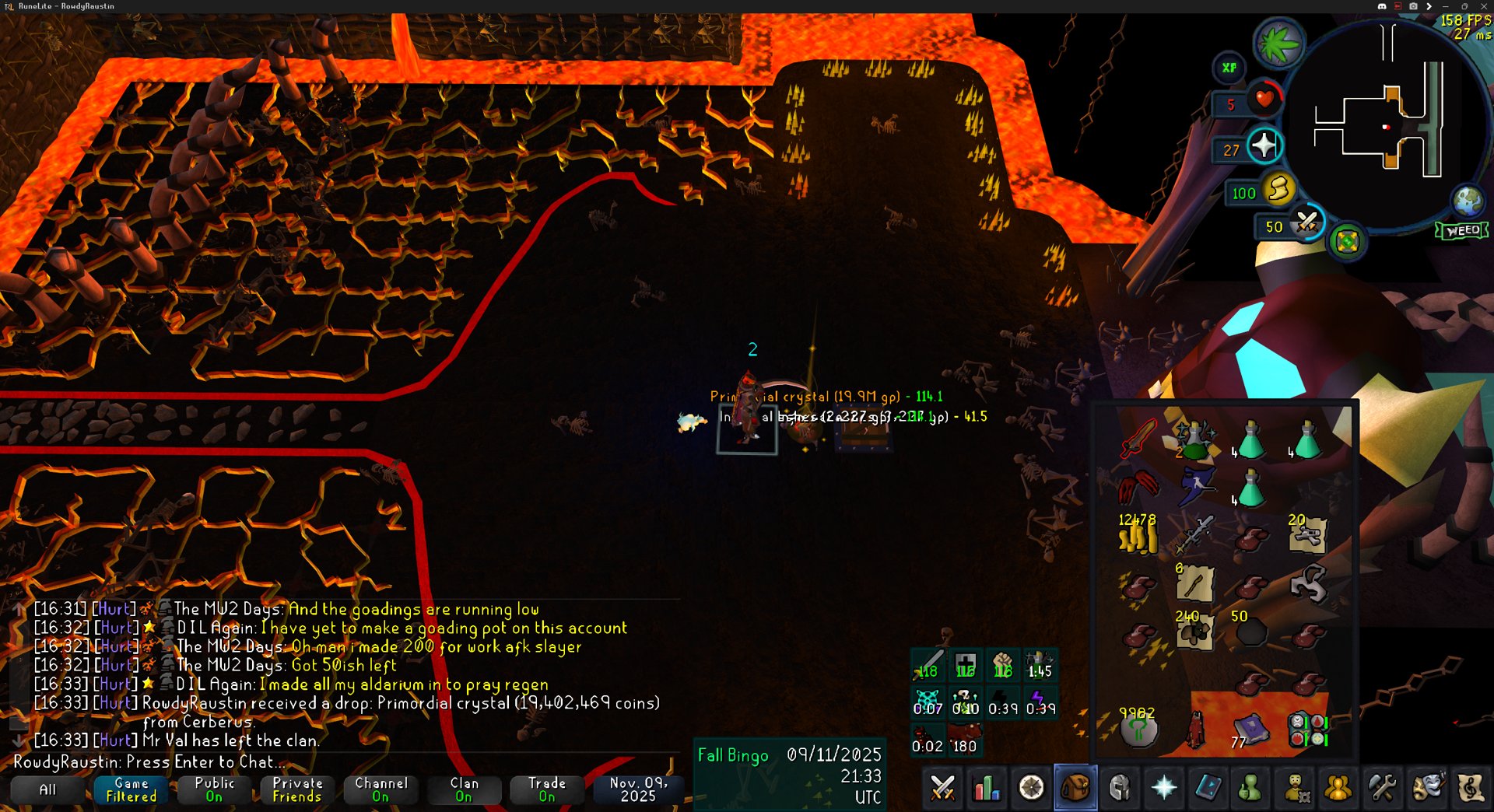
Task: Show All chat messages tab
Action: (47, 789)
